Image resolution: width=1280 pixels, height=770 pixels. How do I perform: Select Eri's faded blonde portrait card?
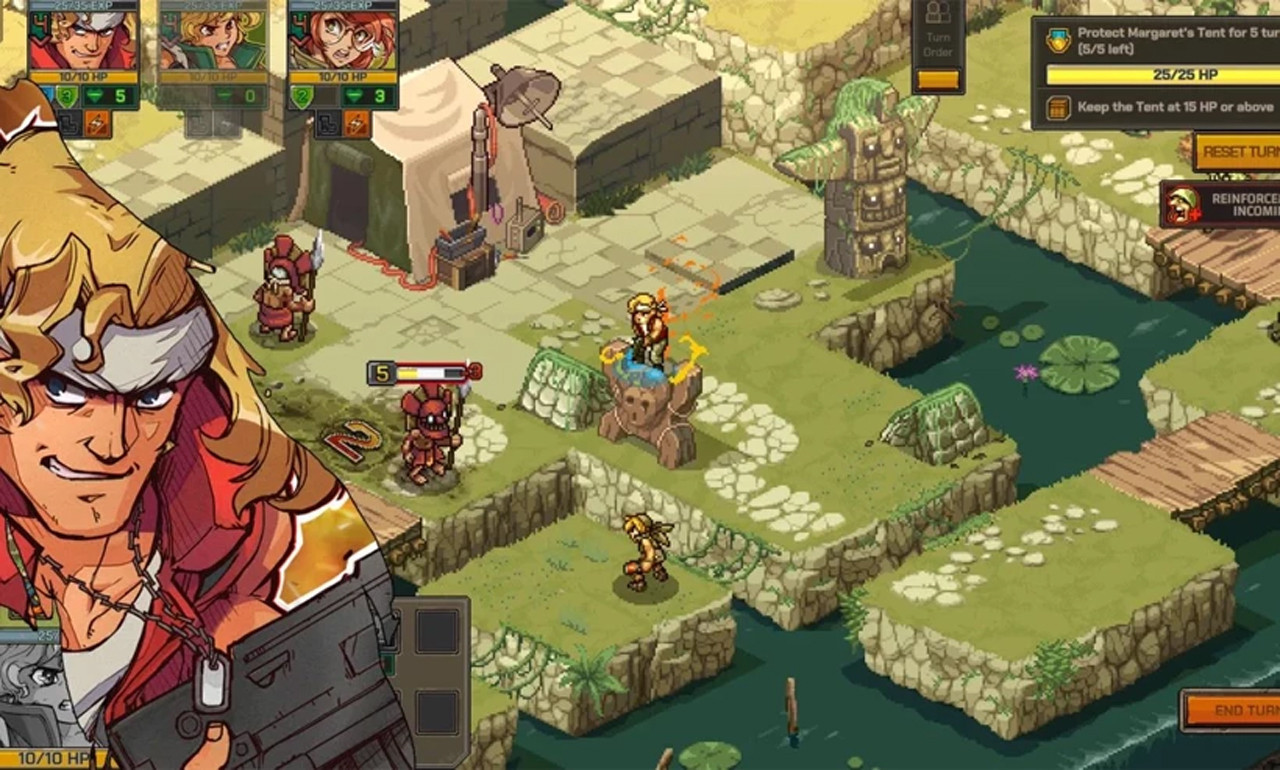211,38
